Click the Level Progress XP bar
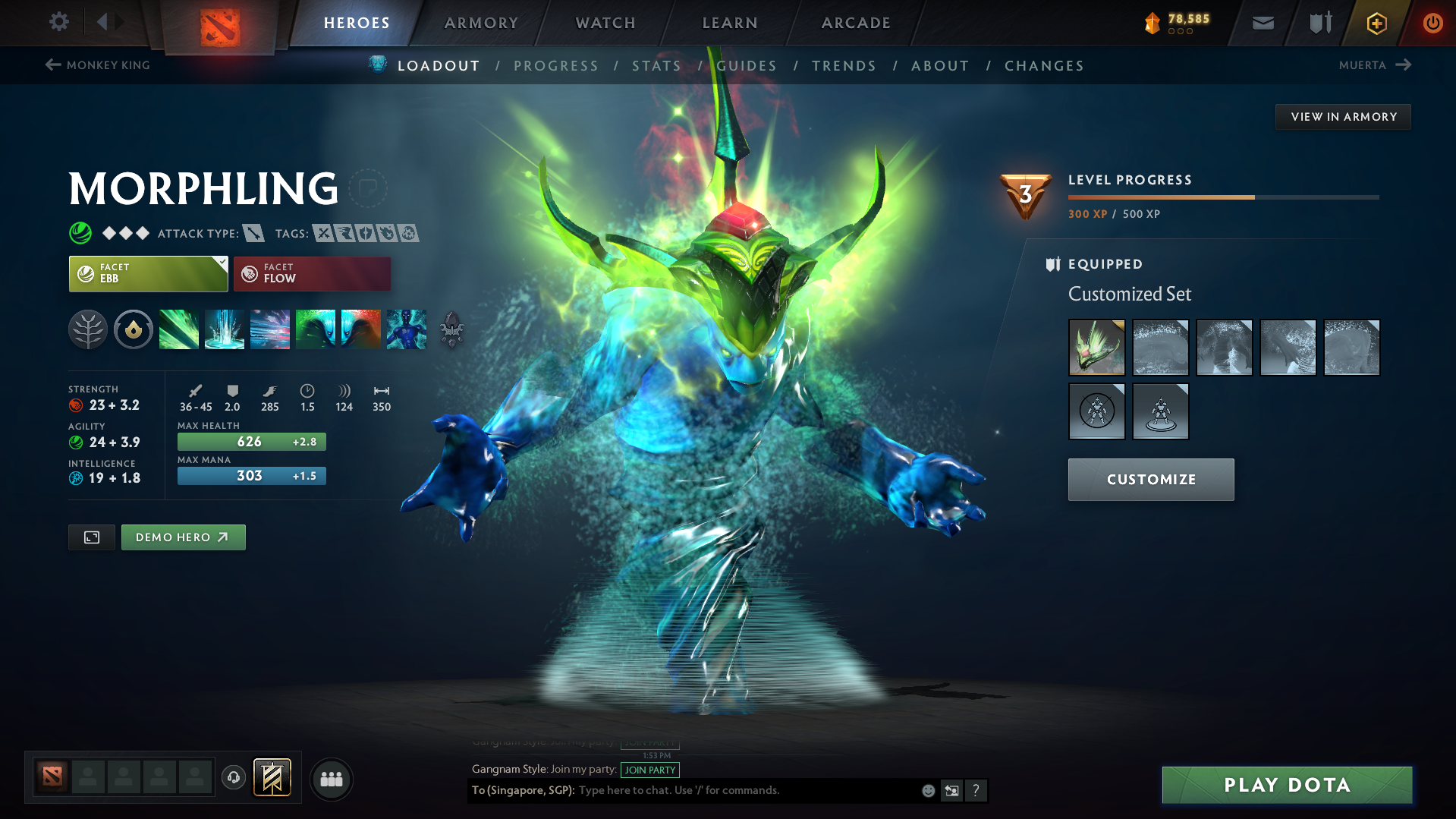The image size is (1456, 819). click(1222, 197)
